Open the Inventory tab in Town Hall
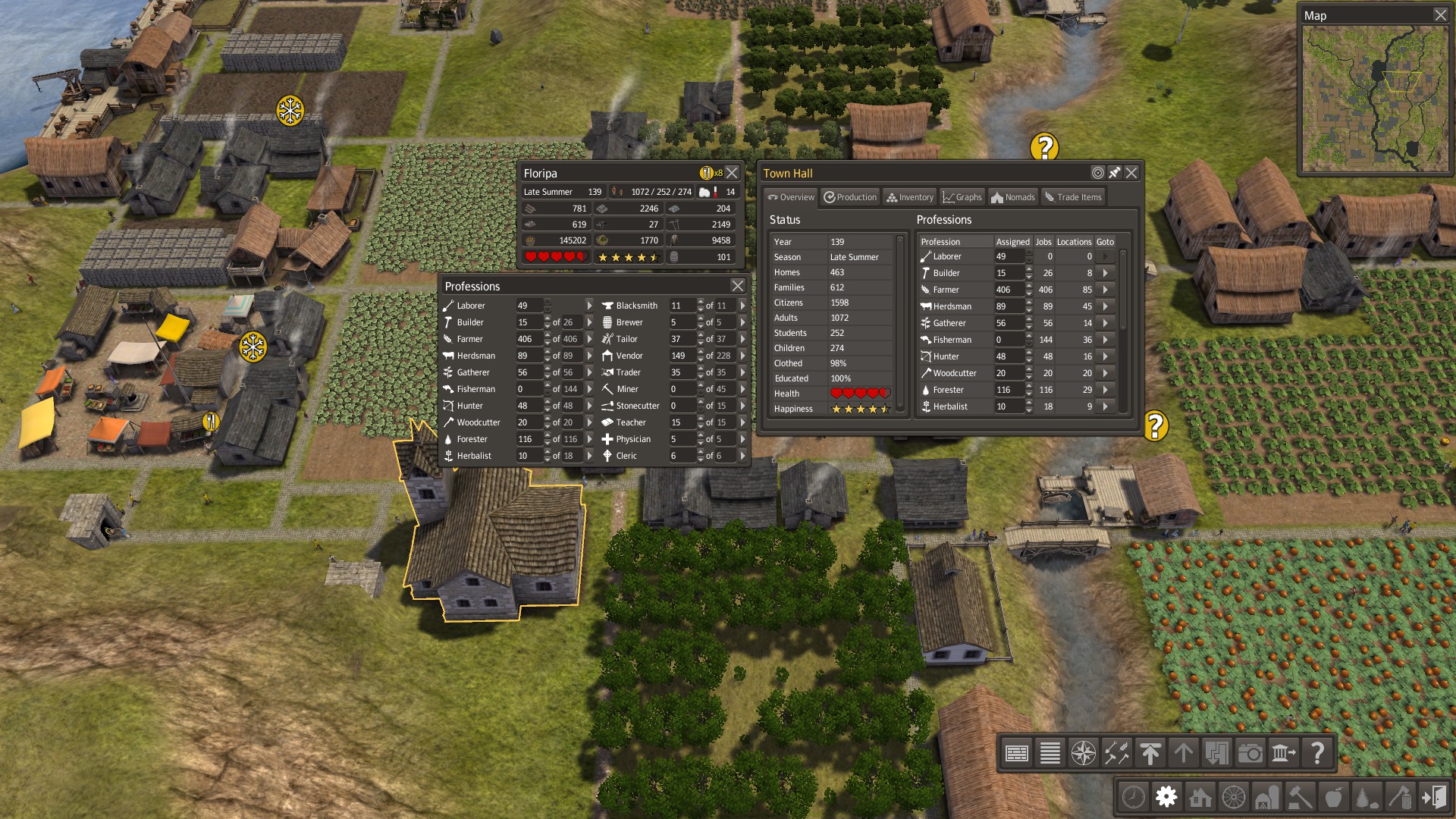Screen dimensions: 1456x819 click(x=909, y=197)
